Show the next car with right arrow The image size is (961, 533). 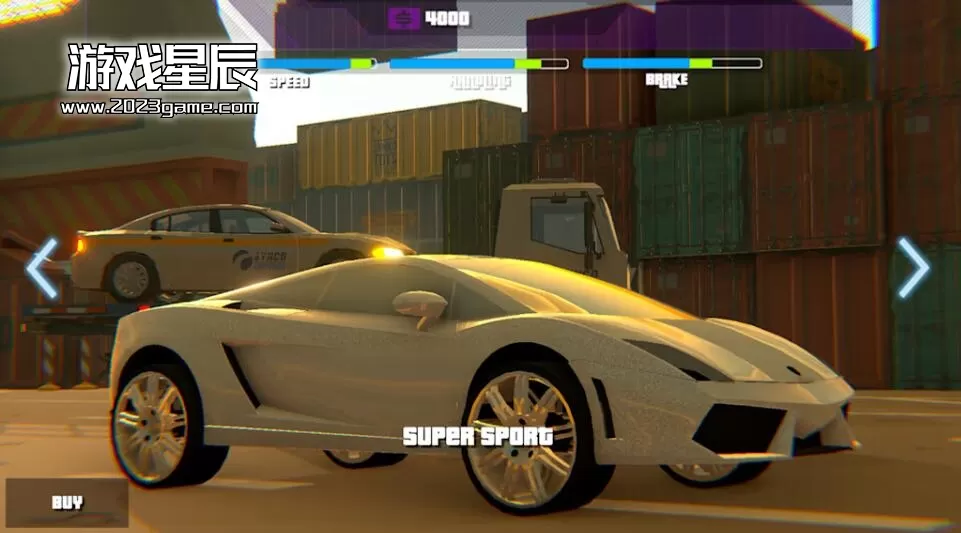913,268
